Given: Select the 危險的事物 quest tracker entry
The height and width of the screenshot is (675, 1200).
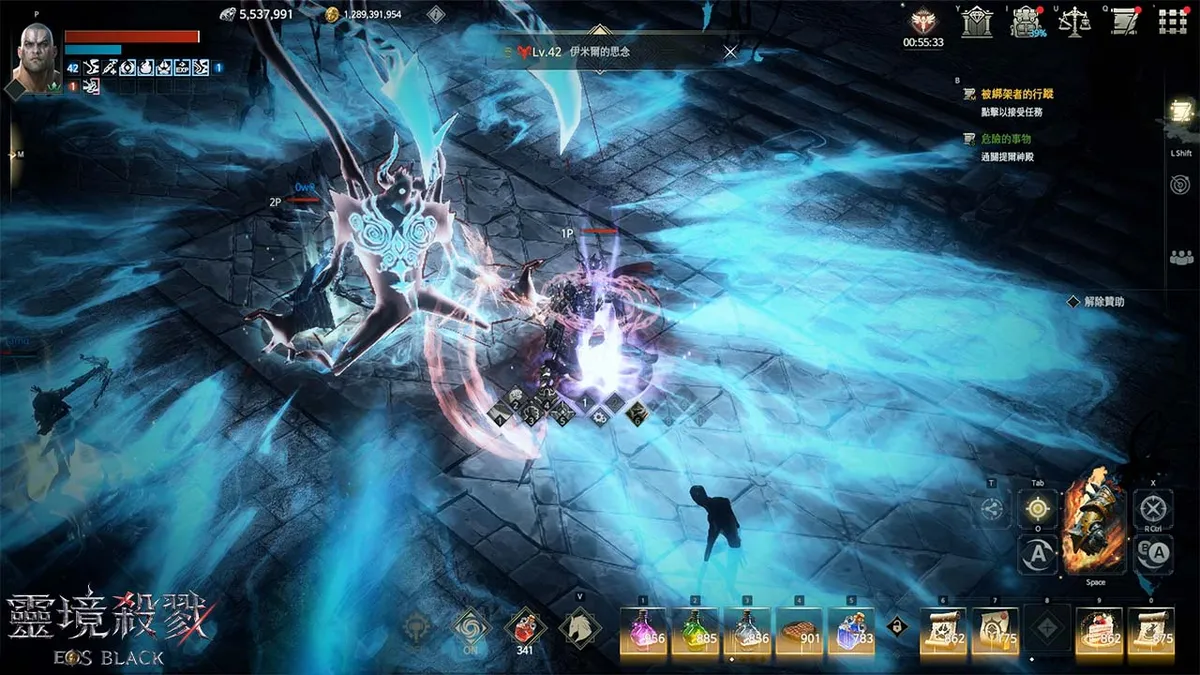Looking at the screenshot, I should pos(1005,139).
